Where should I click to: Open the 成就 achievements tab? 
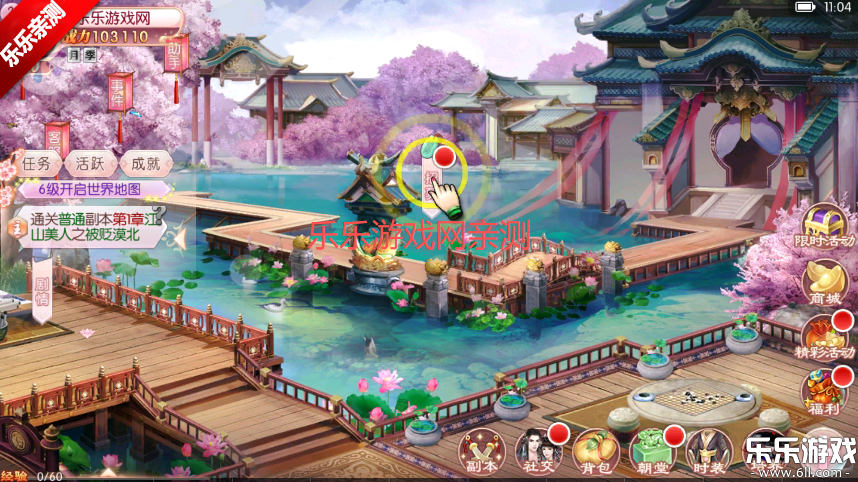tap(147, 163)
